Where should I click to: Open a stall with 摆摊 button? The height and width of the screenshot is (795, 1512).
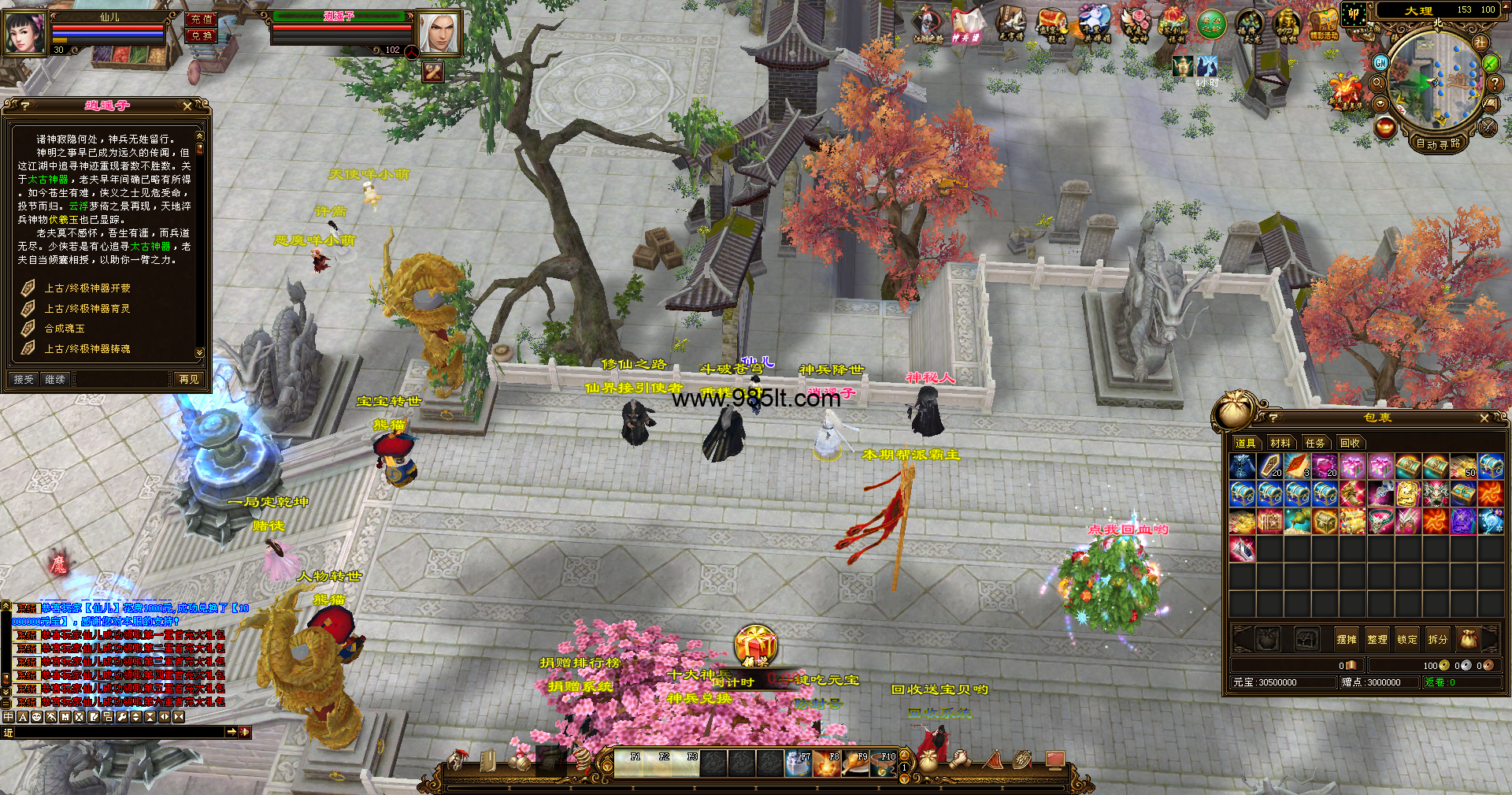click(1347, 639)
